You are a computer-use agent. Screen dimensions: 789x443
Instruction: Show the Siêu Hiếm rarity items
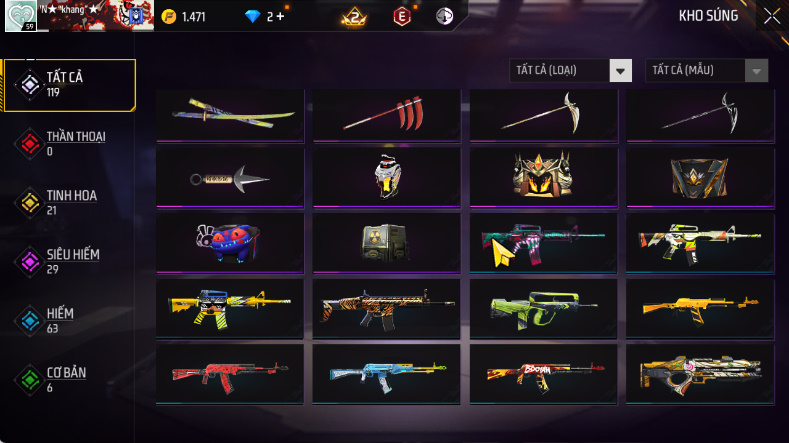[70, 261]
